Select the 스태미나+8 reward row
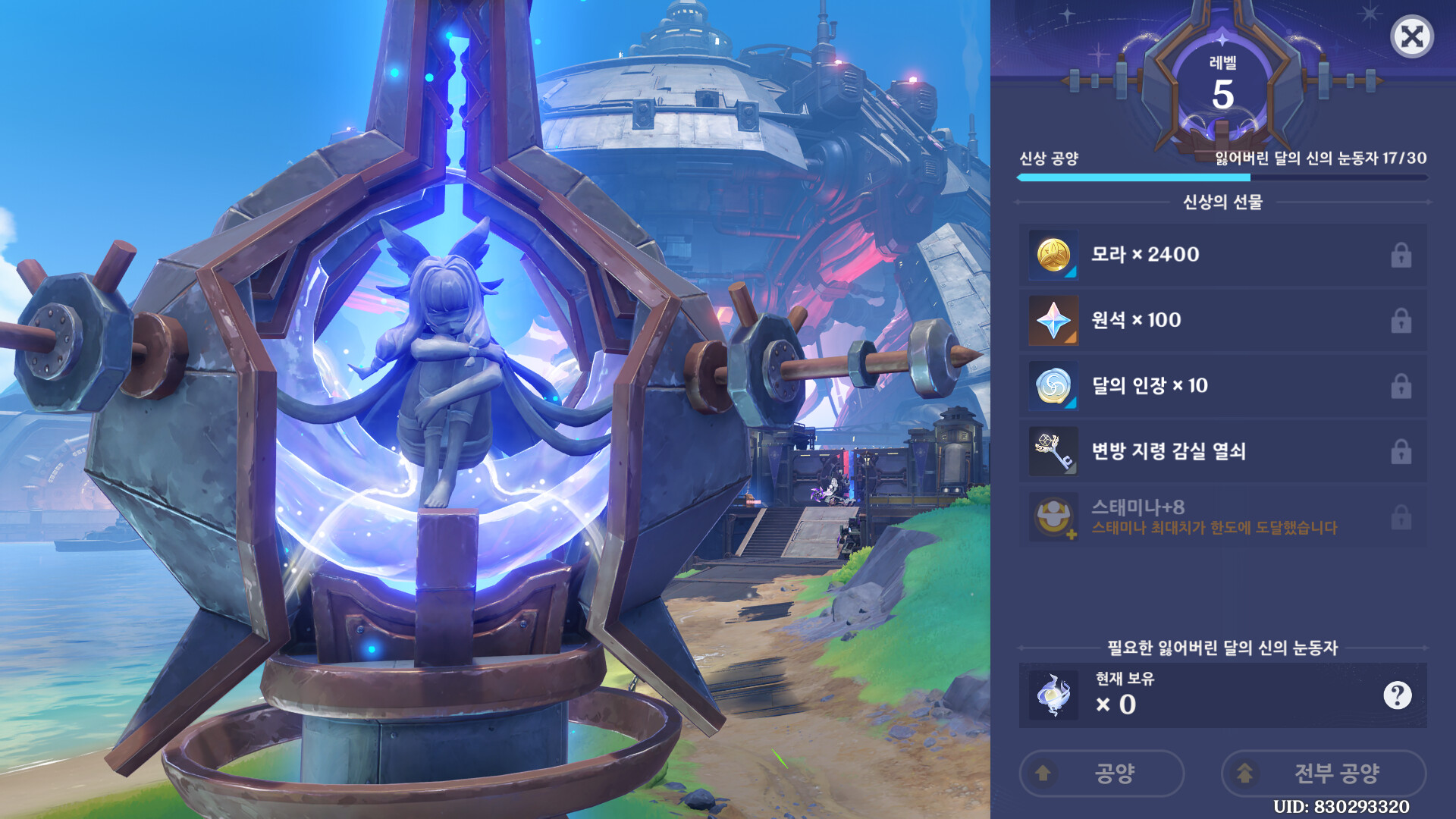Viewport: 1456px width, 819px height. click(x=1222, y=517)
